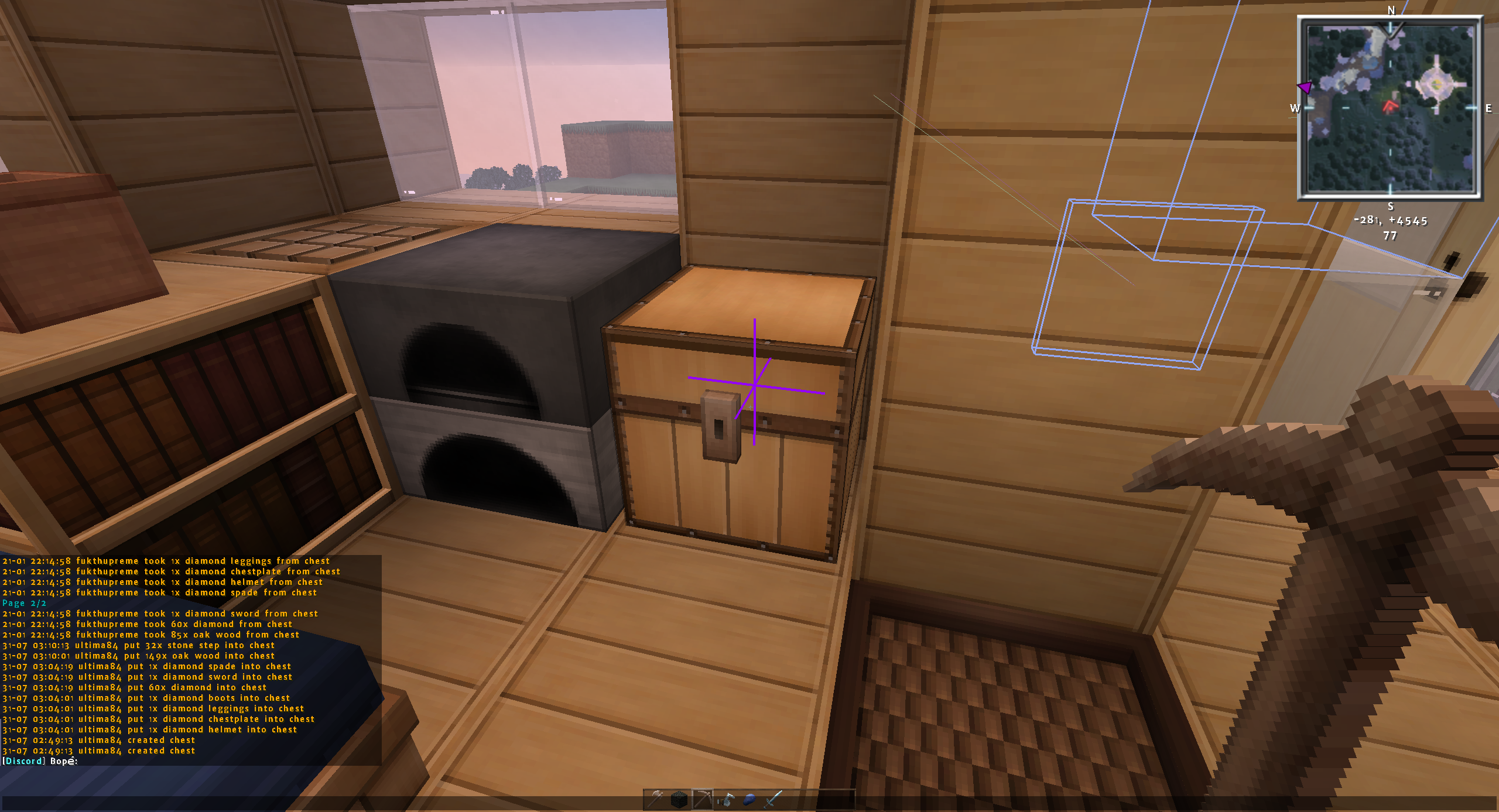Select the axe hotbar slot
Viewport: 1499px width, 812px height.
pyautogui.click(x=655, y=799)
